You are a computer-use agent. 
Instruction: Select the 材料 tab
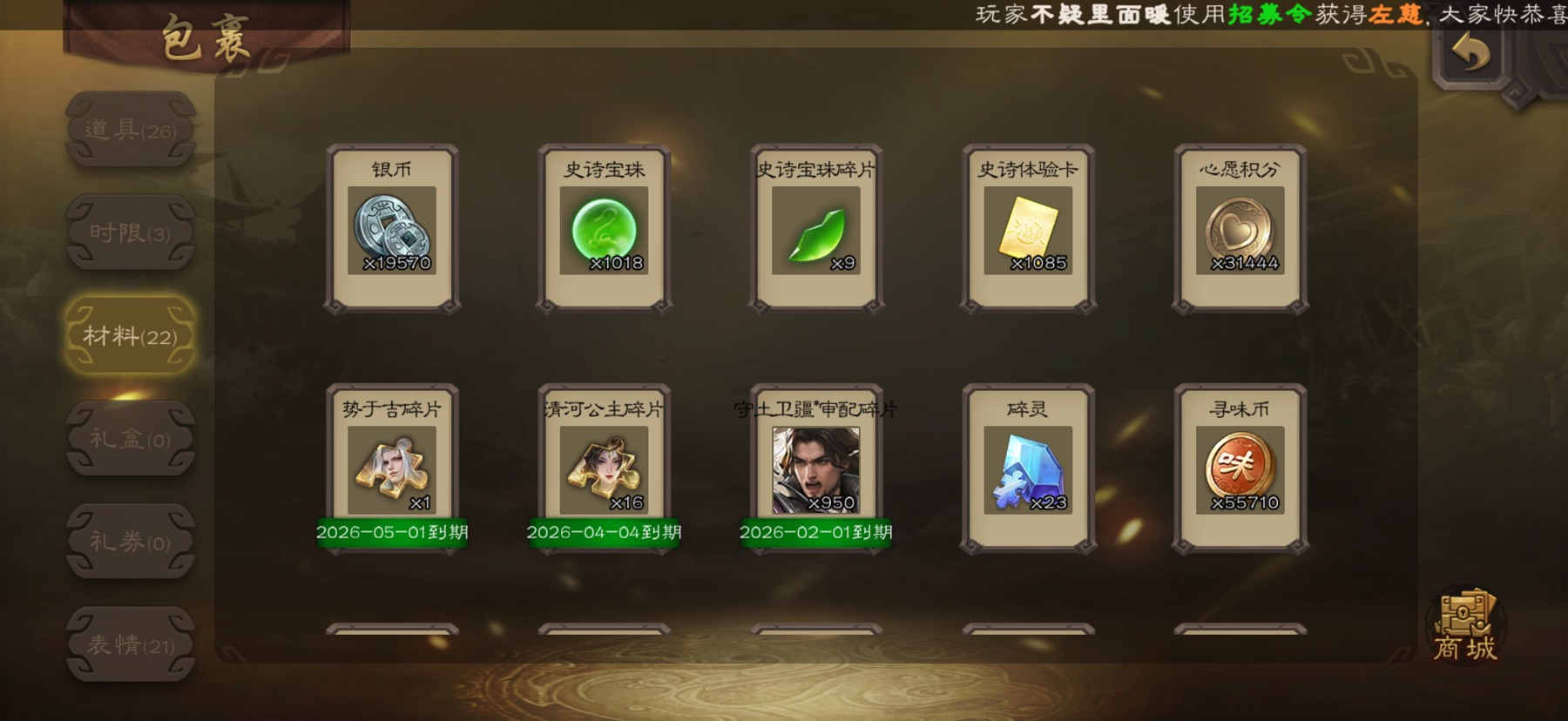coord(131,336)
